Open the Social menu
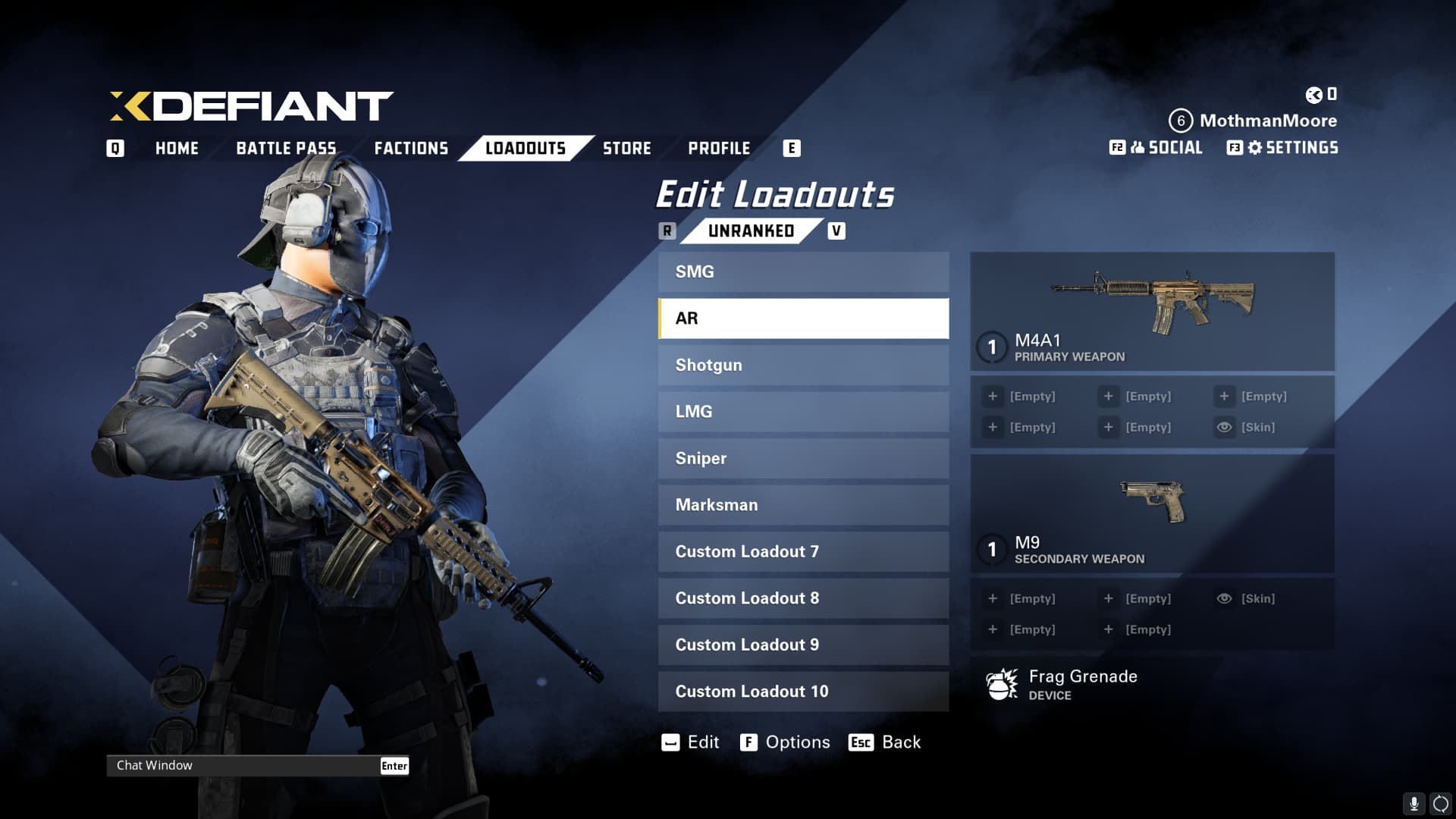The image size is (1456, 819). click(x=1166, y=148)
